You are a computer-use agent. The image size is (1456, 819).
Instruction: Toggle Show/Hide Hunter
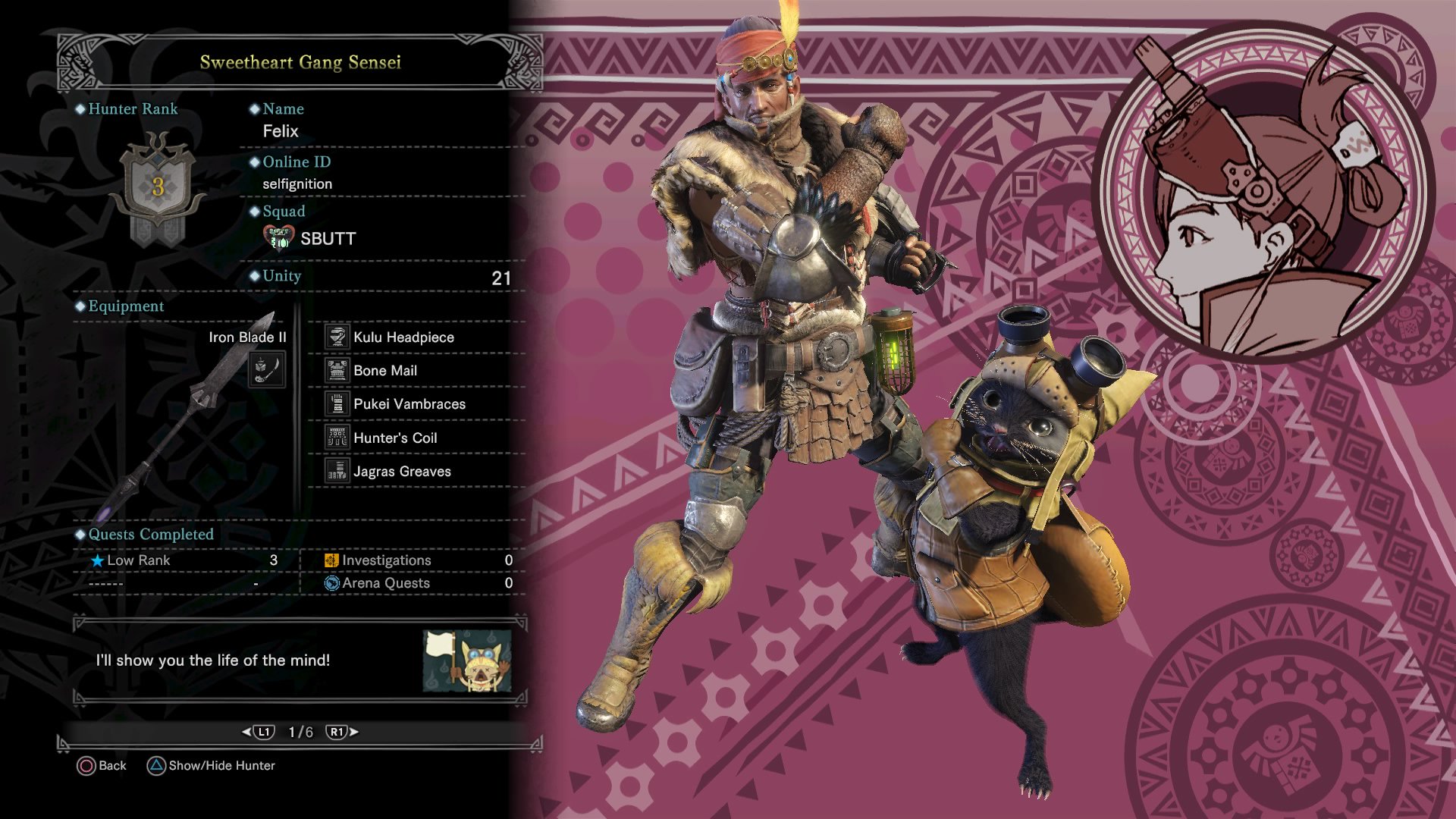(x=211, y=766)
